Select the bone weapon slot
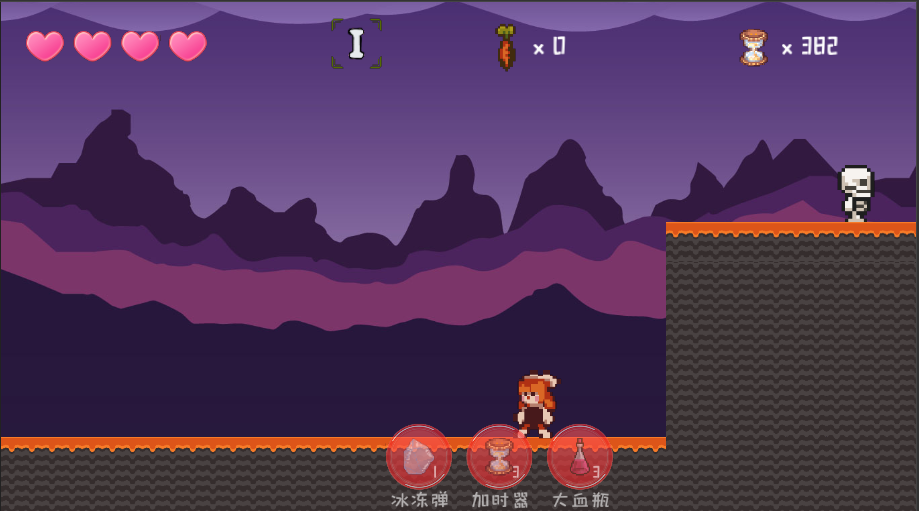 (356, 44)
